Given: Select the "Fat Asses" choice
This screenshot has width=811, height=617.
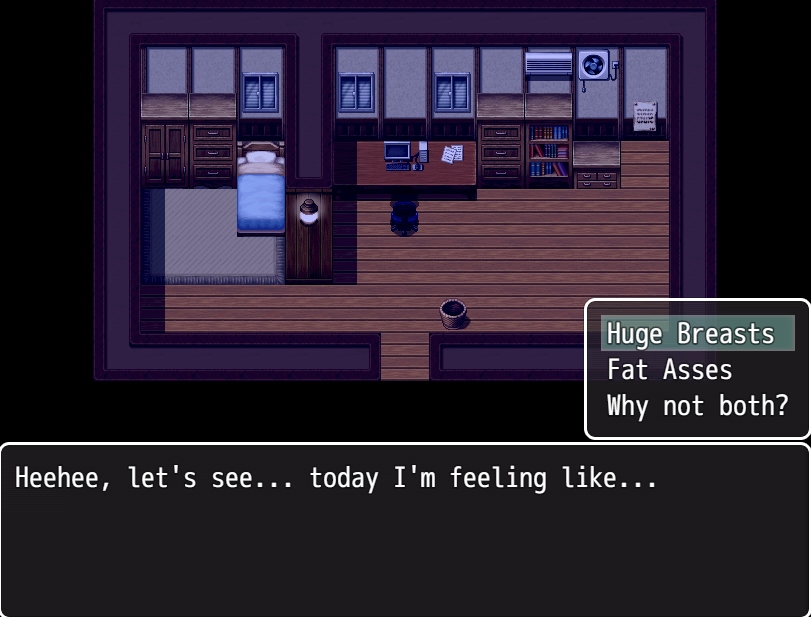Looking at the screenshot, I should coord(670,370).
